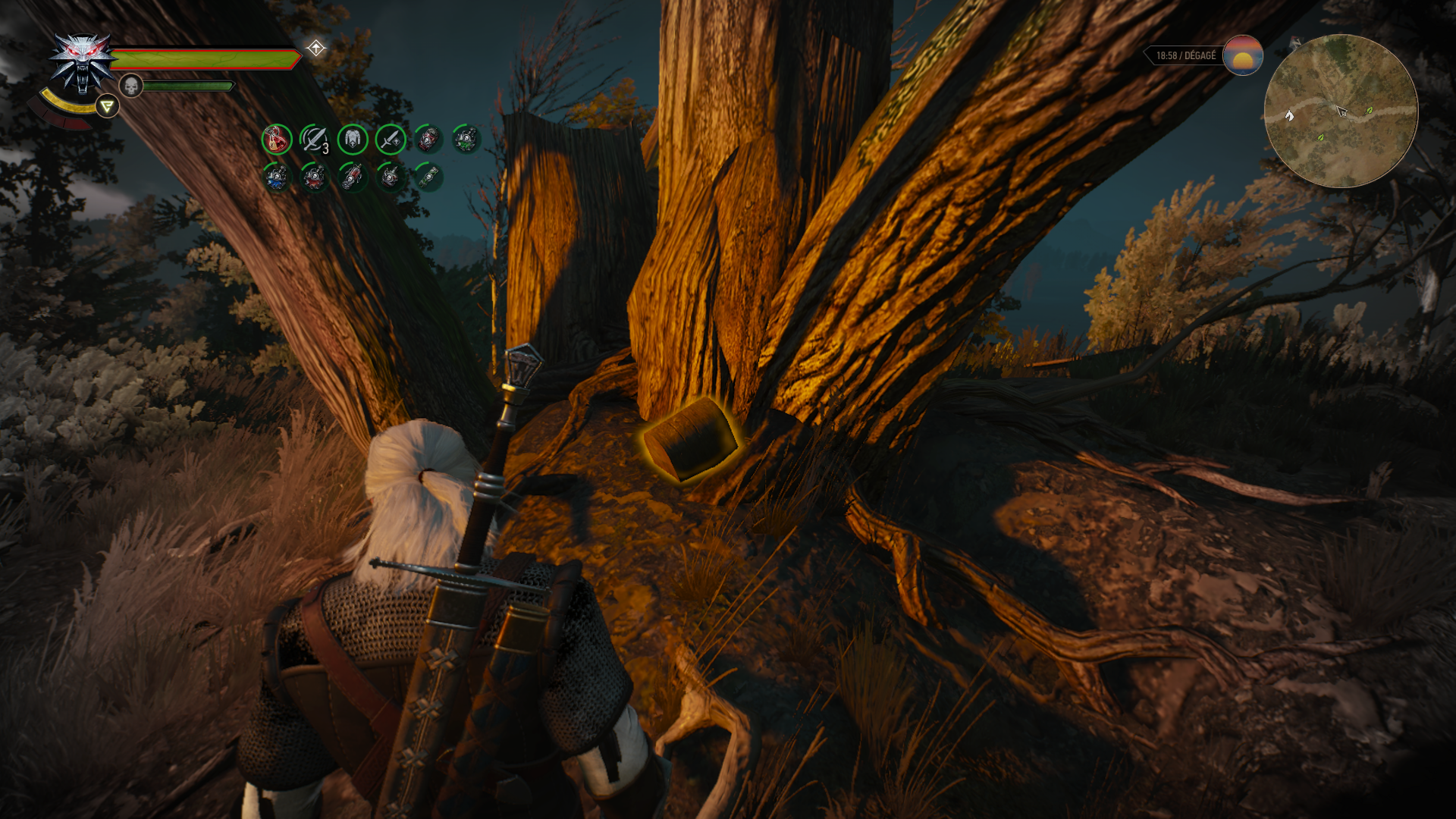
Task: Select the dark red canister decoction icon
Action: (428, 140)
